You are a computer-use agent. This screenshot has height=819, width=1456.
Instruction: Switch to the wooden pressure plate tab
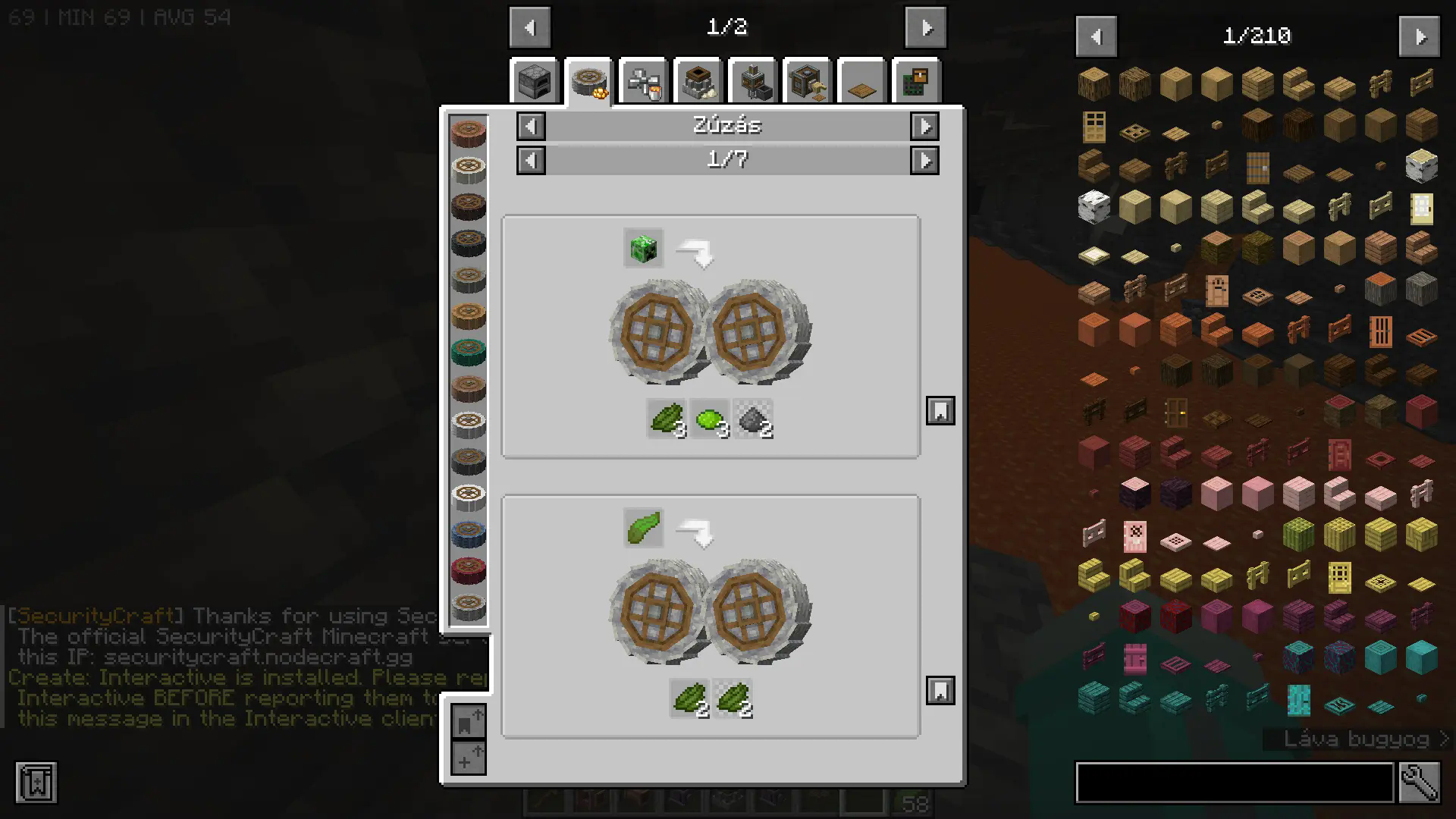pos(861,81)
